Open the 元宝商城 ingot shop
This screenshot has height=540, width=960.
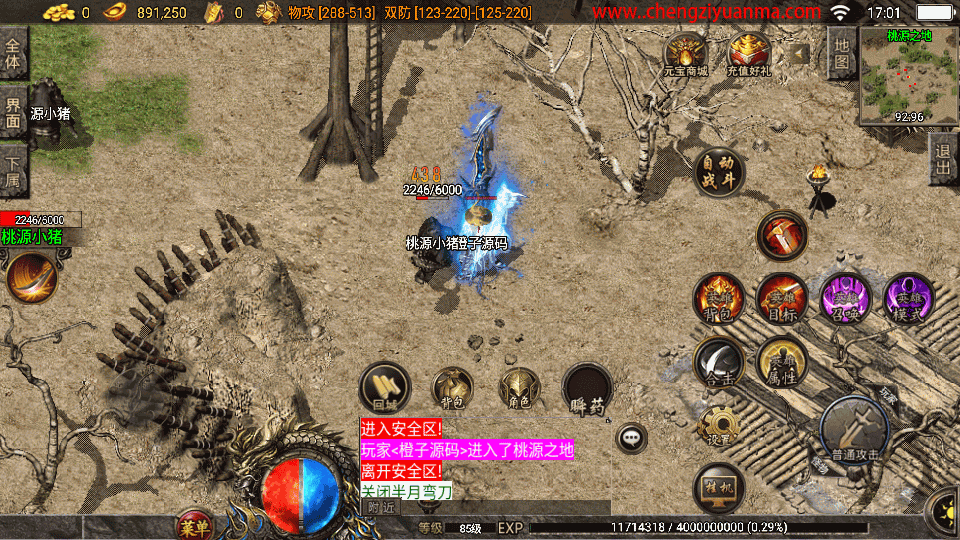click(x=685, y=54)
